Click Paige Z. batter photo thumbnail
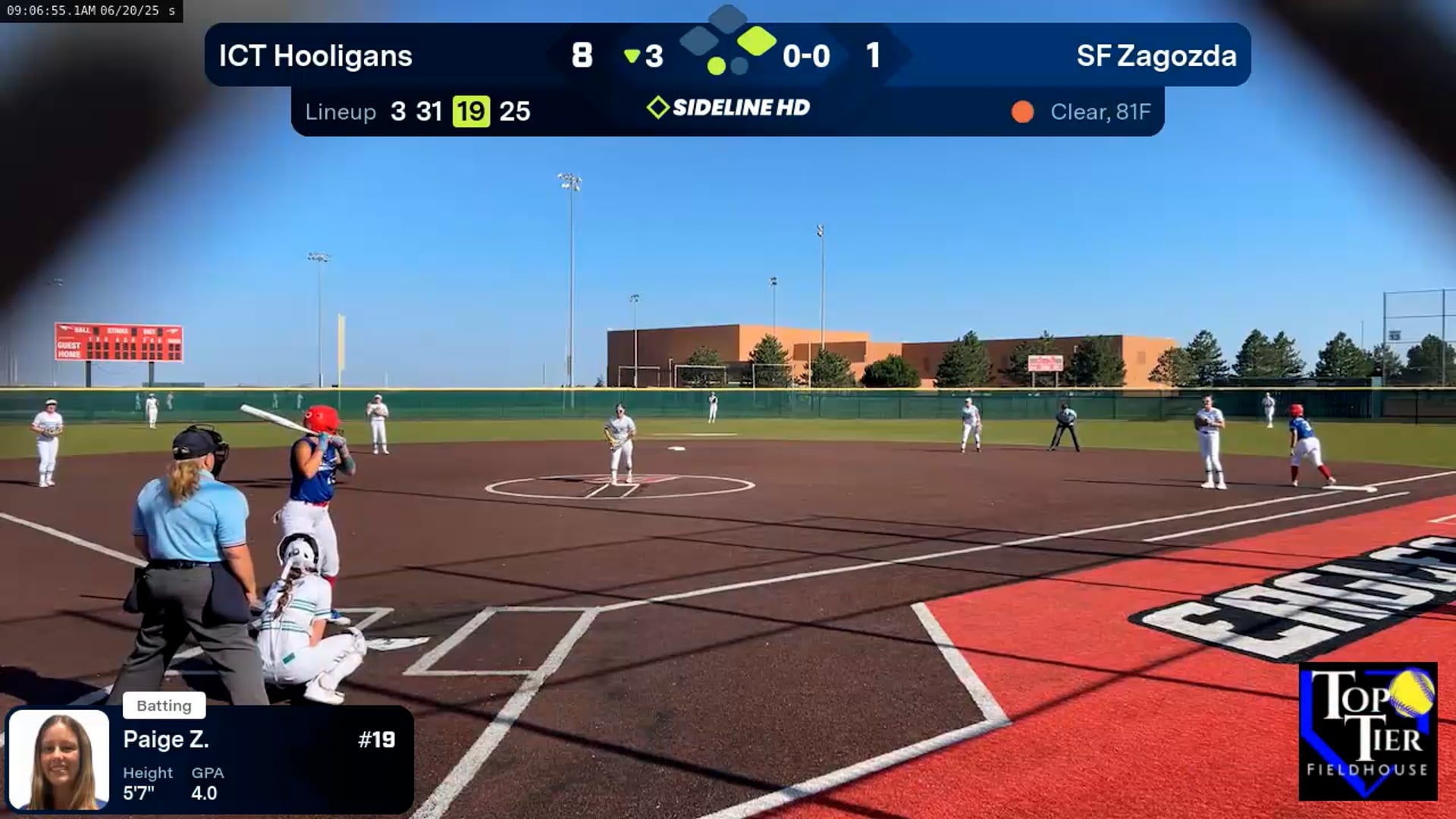Viewport: 1456px width, 819px height. point(59,760)
